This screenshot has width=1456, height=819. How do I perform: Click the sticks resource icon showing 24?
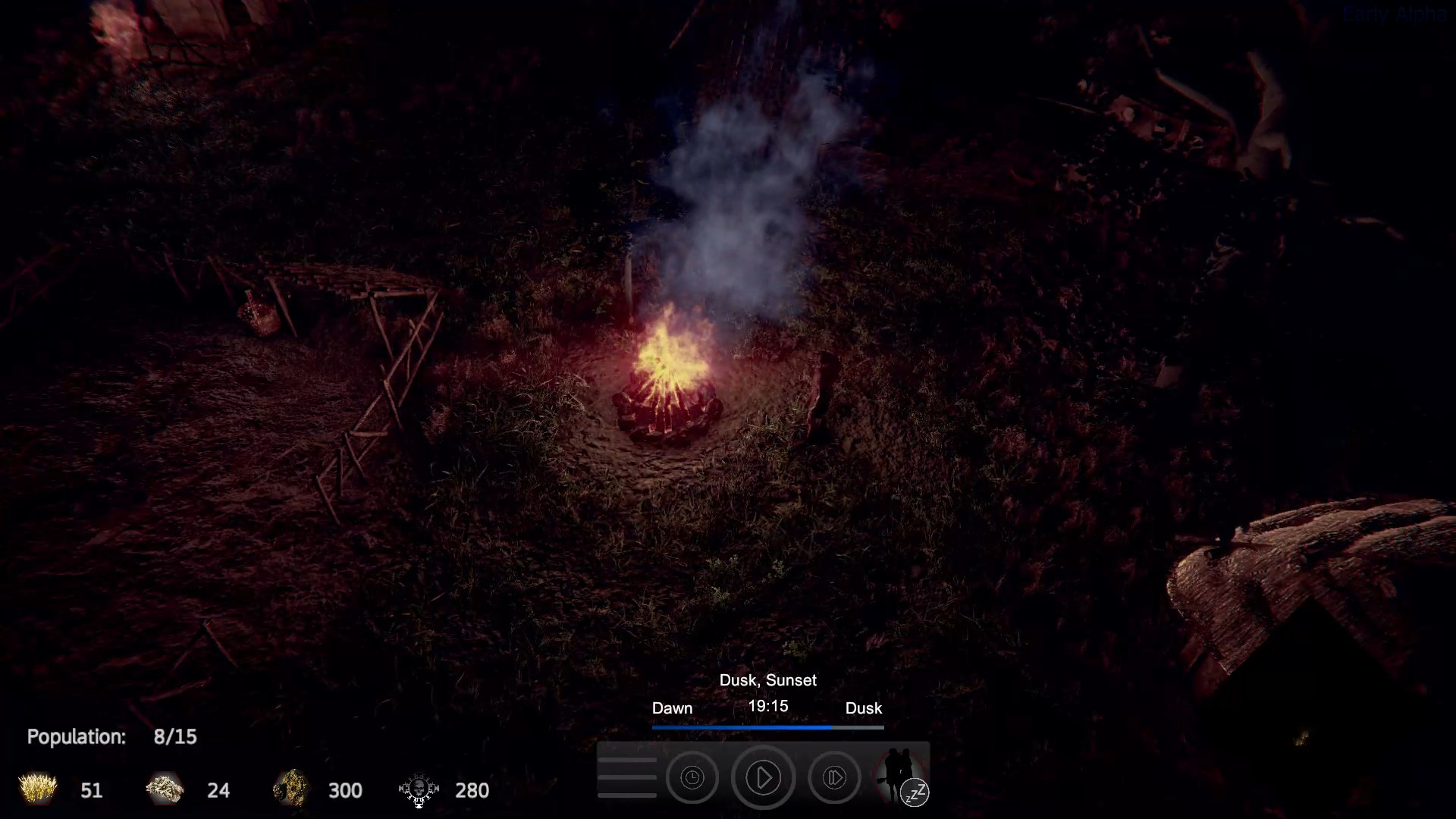pyautogui.click(x=164, y=789)
